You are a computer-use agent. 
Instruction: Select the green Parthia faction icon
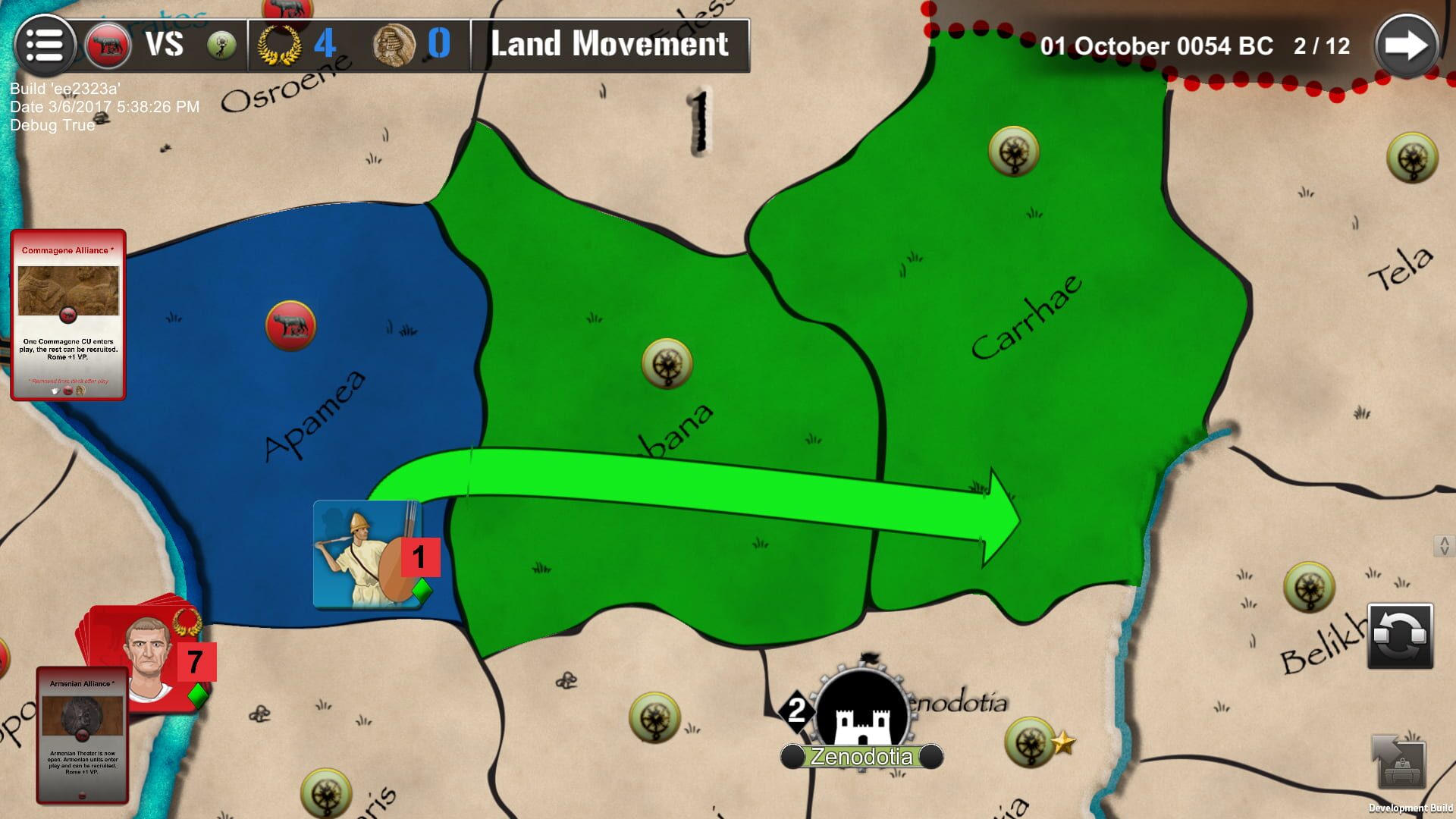220,44
